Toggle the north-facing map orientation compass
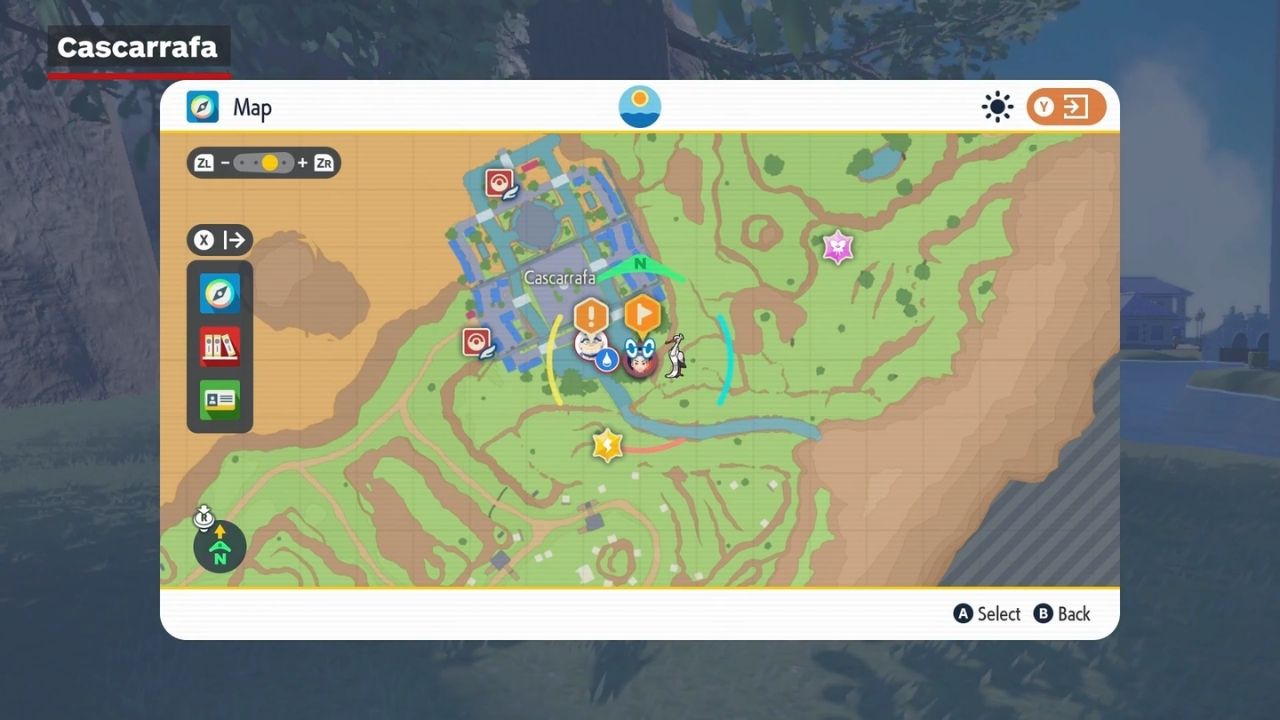The height and width of the screenshot is (720, 1280). tap(220, 547)
